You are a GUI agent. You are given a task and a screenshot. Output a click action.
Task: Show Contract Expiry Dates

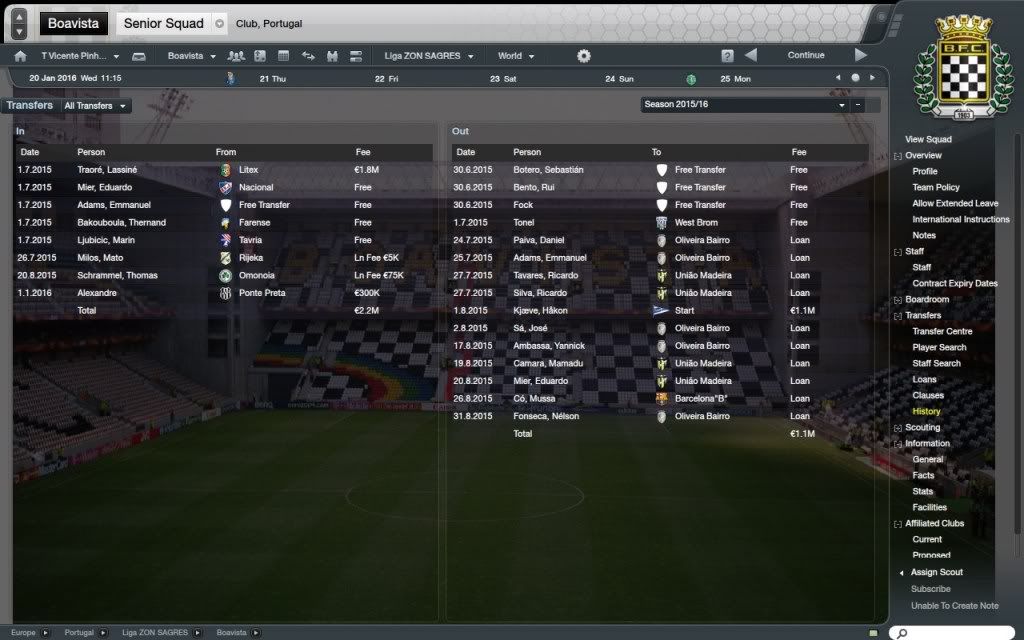coord(954,283)
